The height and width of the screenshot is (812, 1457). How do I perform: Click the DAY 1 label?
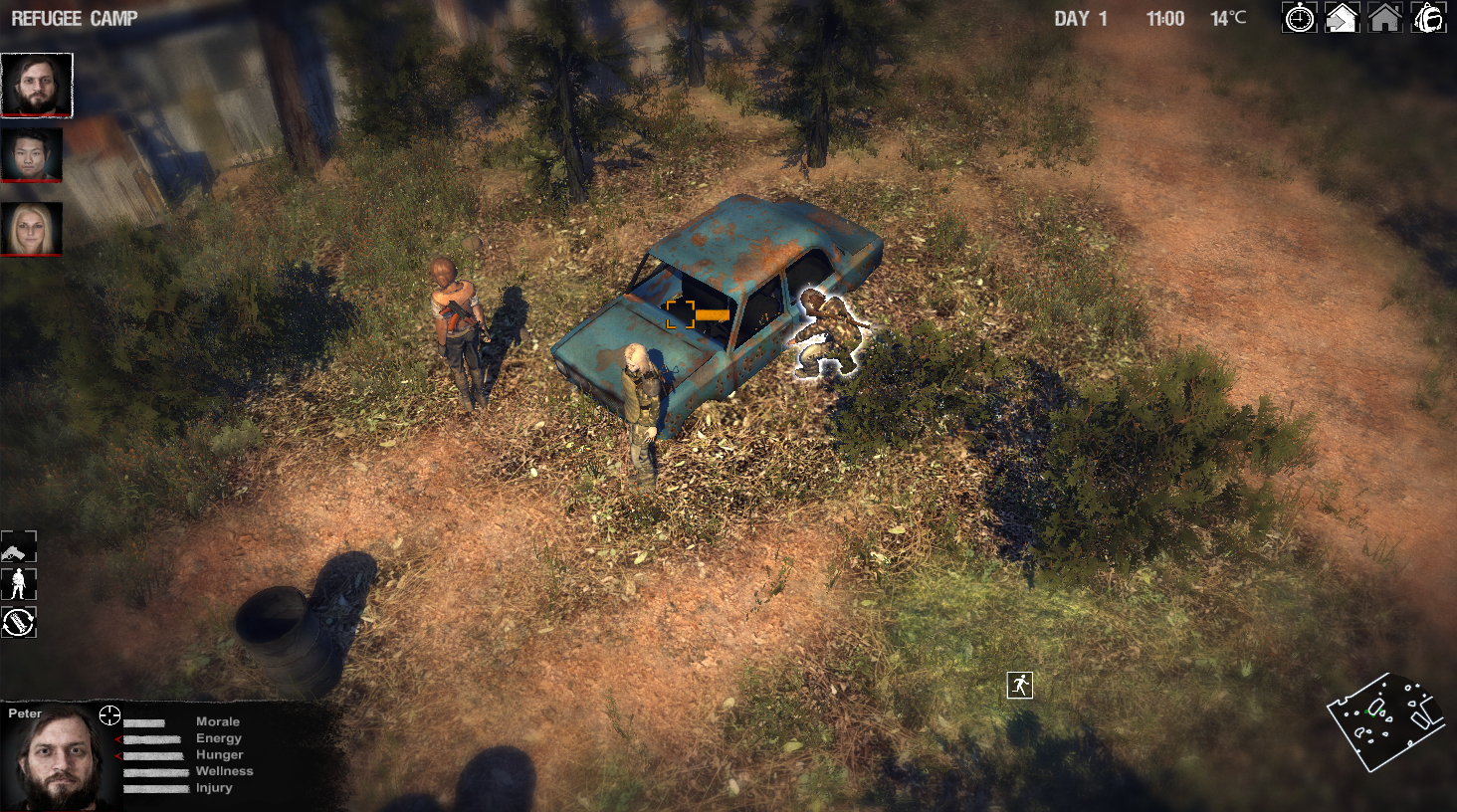pyautogui.click(x=1081, y=17)
